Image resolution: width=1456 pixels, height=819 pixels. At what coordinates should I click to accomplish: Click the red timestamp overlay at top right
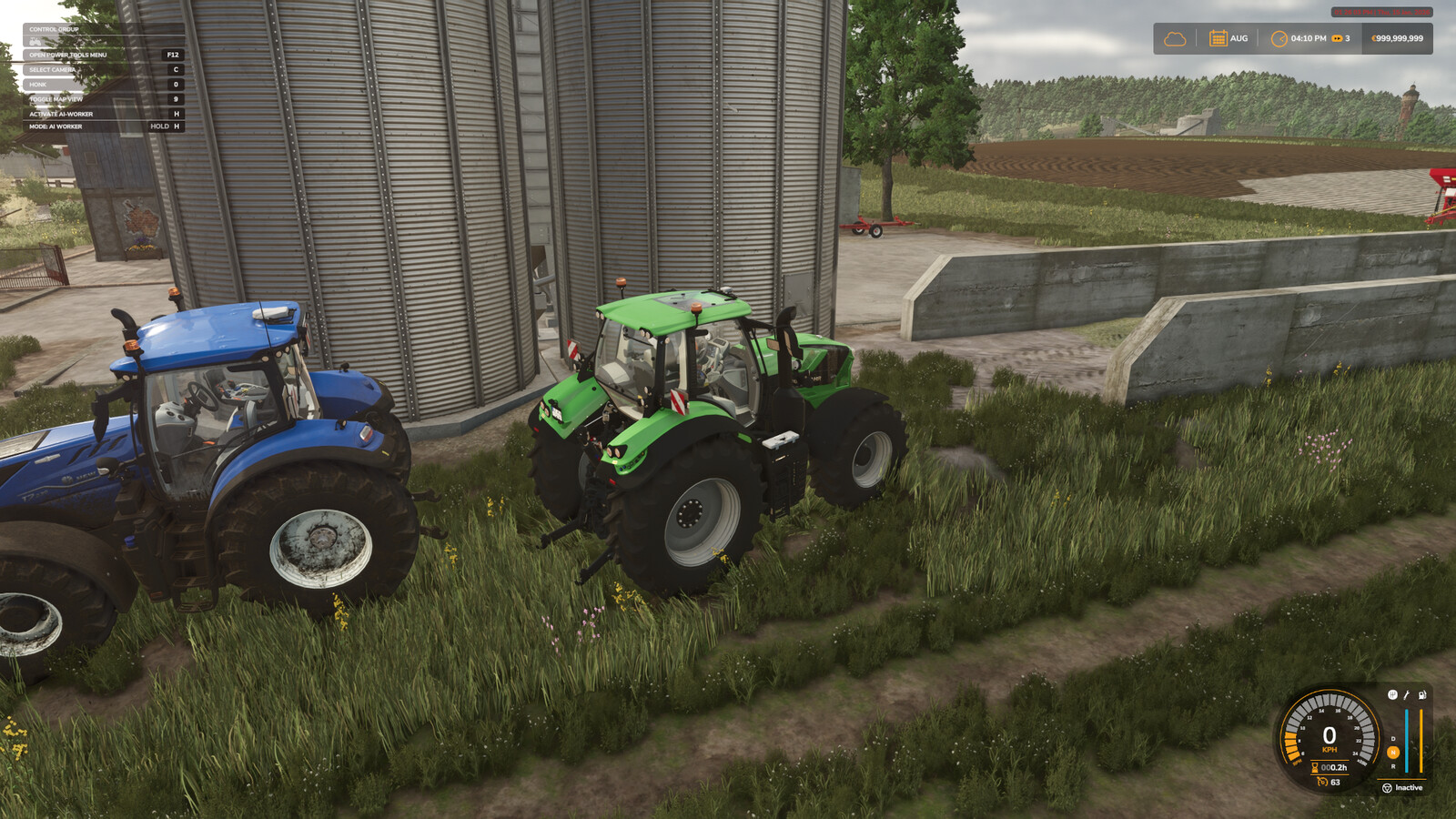[1380, 13]
